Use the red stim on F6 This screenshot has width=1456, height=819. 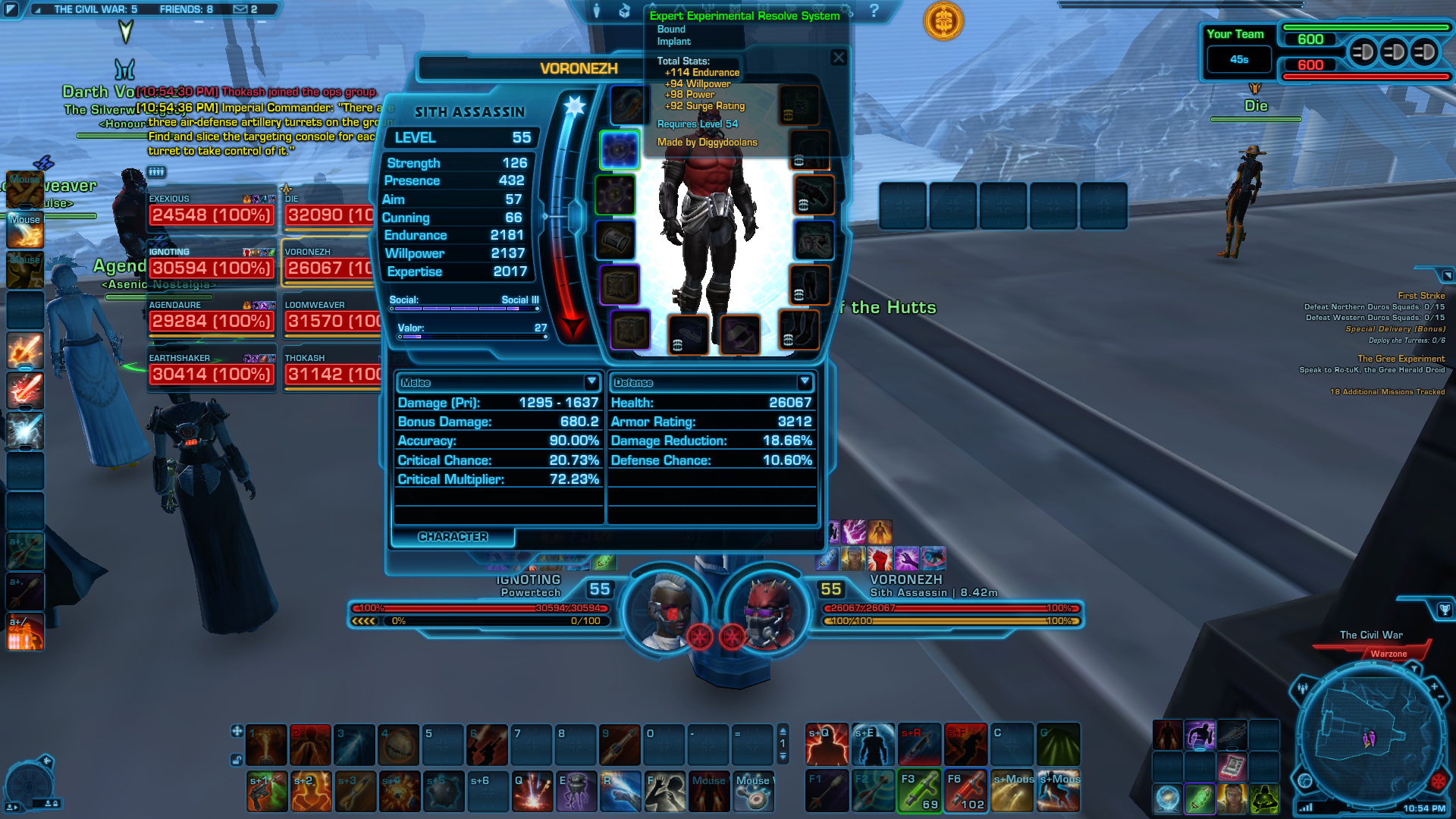click(x=965, y=791)
